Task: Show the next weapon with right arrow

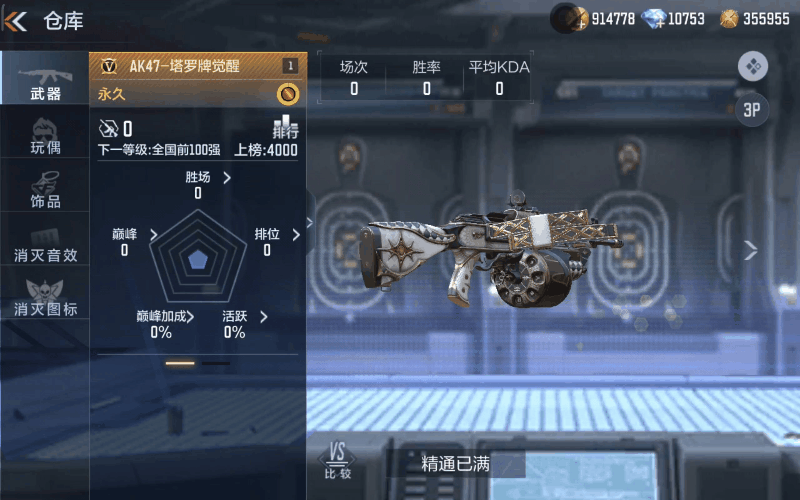Action: click(x=750, y=250)
